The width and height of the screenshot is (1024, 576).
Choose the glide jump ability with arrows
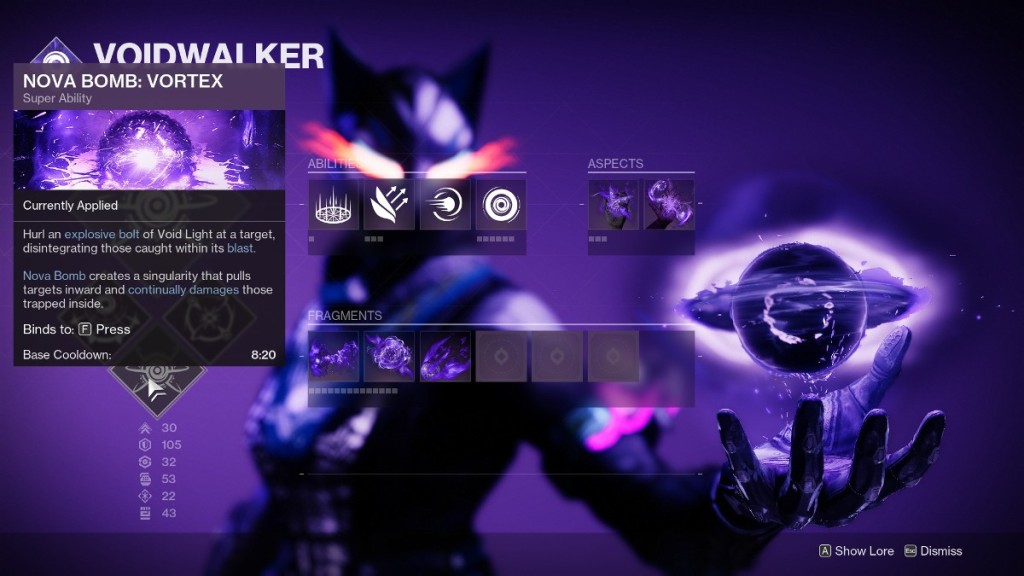[389, 204]
